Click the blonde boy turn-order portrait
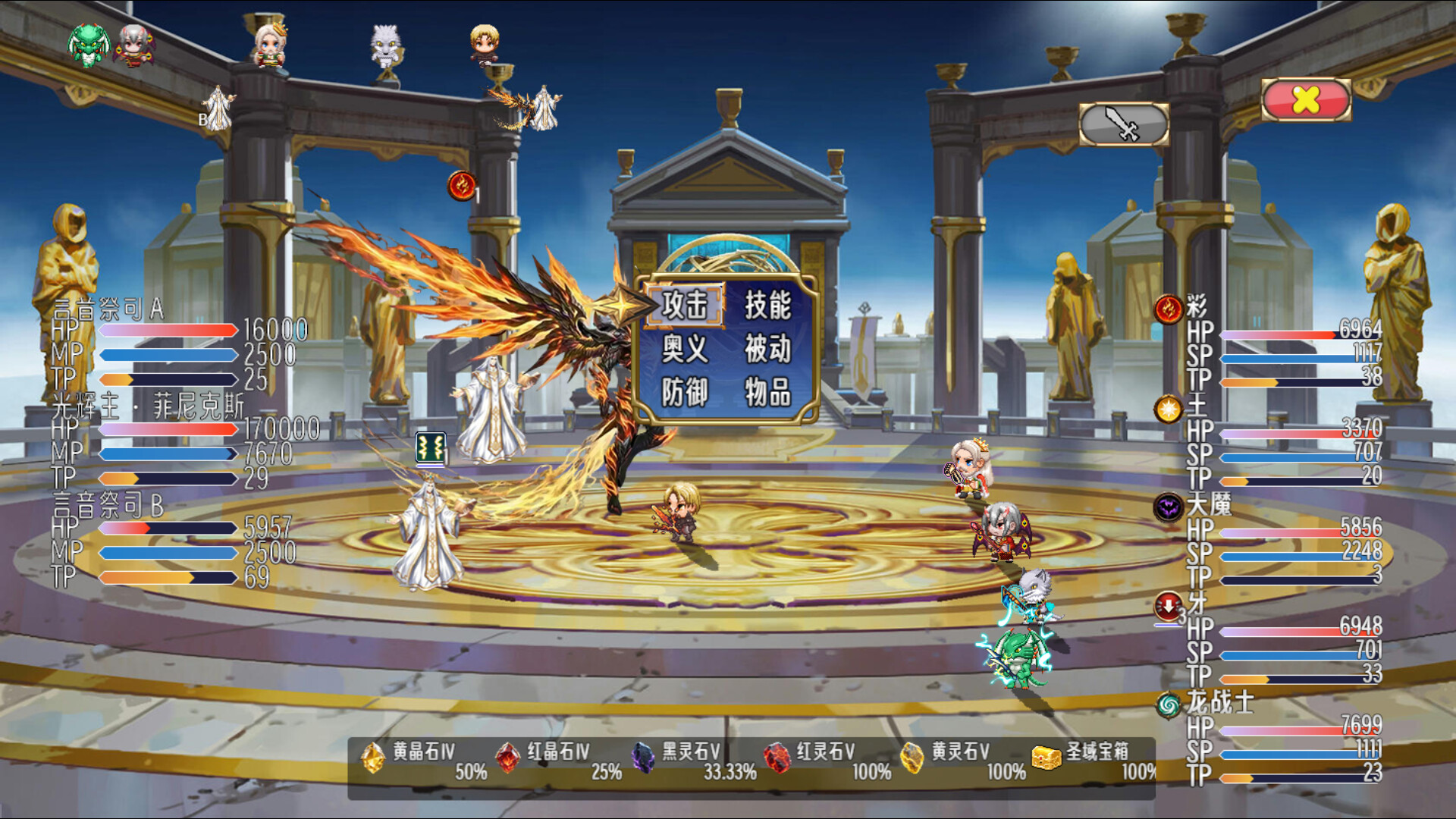Image resolution: width=1456 pixels, height=819 pixels. coord(484,44)
